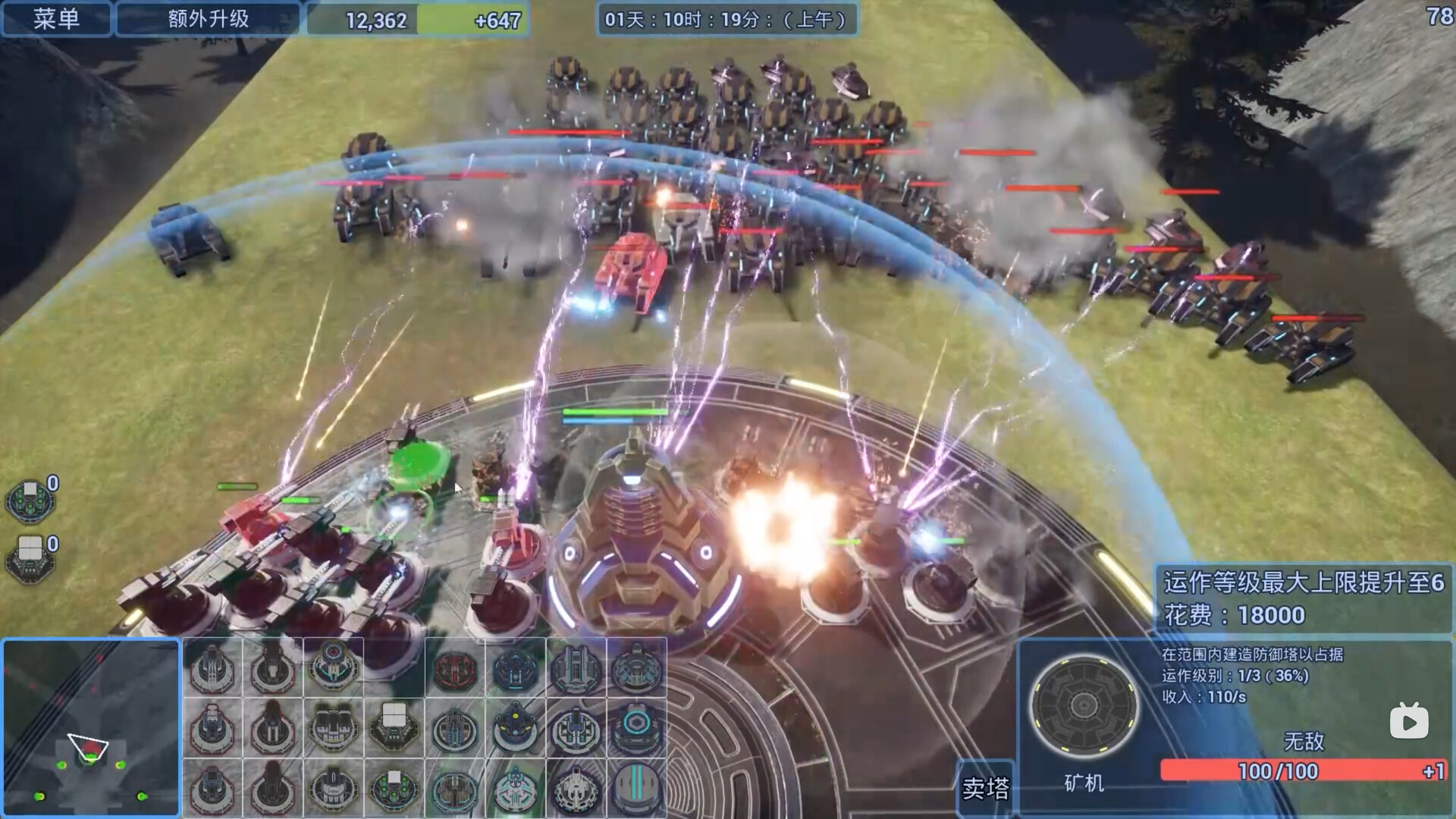1456x819 pixels.
Task: Select the twin-bar teleporter icon in build palette
Action: point(637,790)
